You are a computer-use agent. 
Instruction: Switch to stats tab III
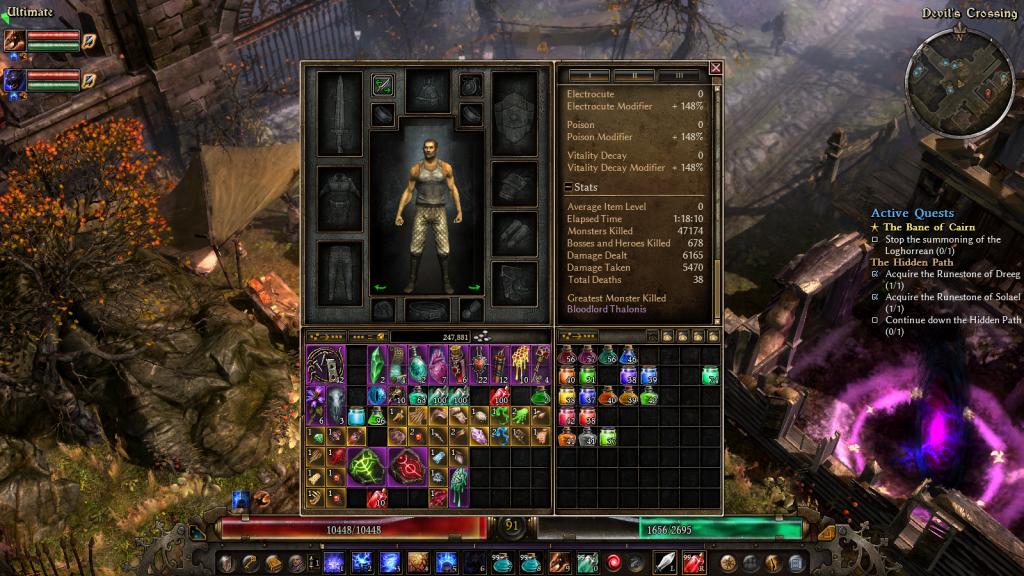pos(679,75)
